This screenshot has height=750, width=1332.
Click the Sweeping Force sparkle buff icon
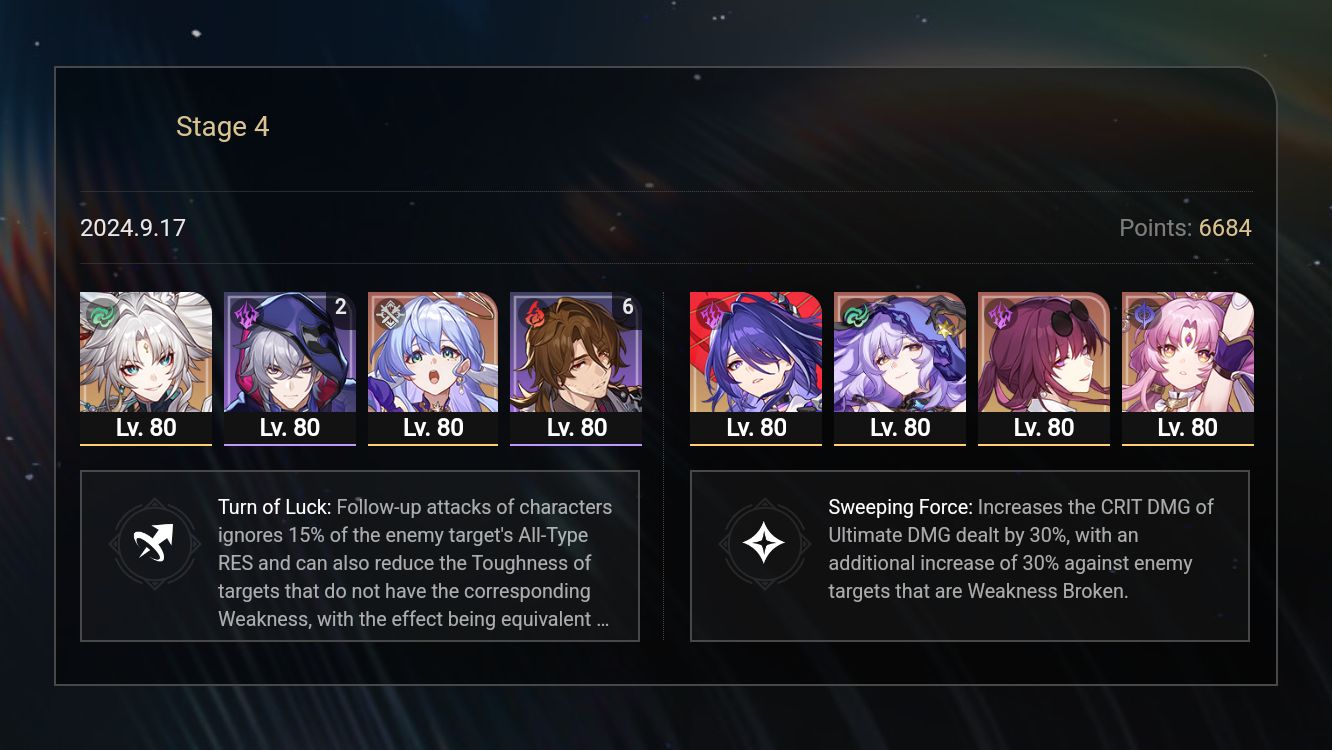click(x=765, y=544)
